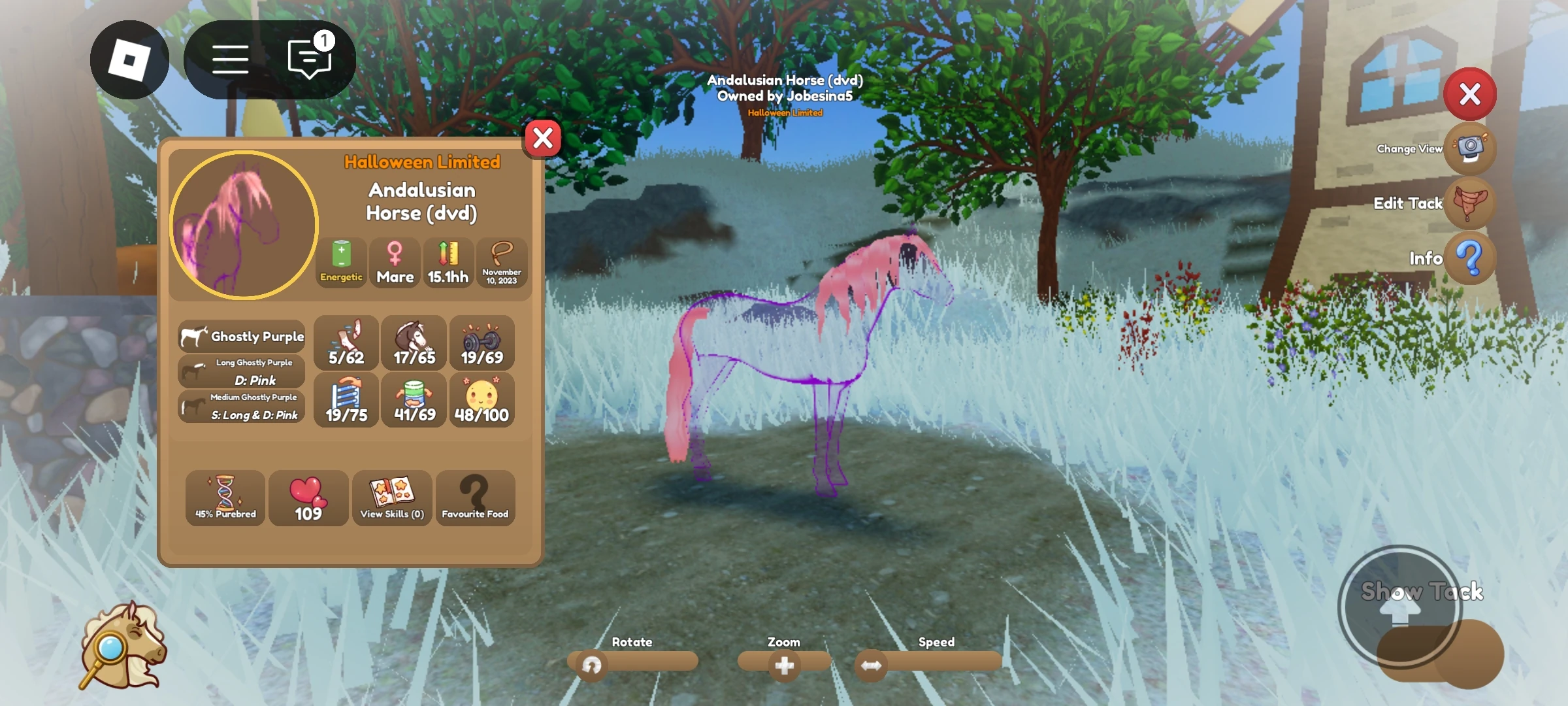1568x706 pixels.
Task: Select the Edit Tack saddle icon
Action: (1471, 203)
